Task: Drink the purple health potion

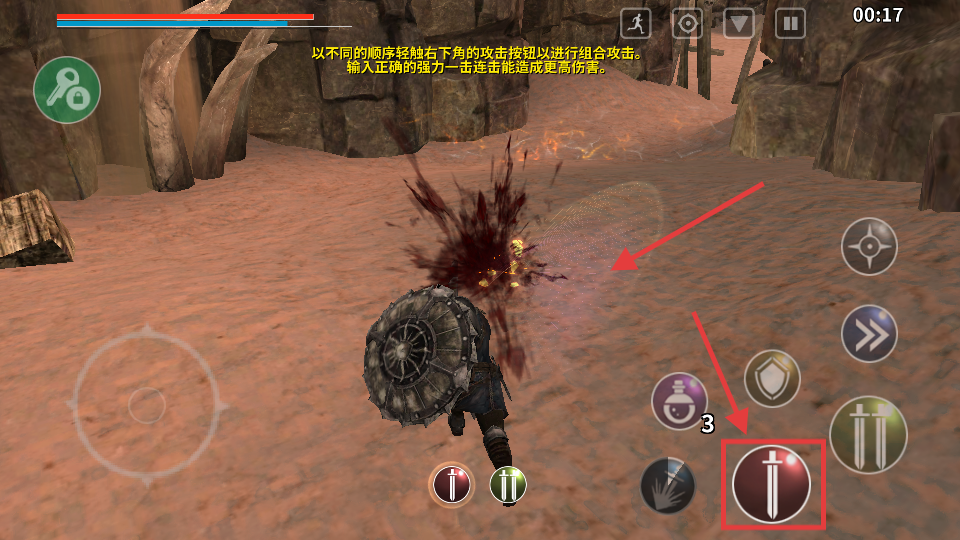Action: 680,401
